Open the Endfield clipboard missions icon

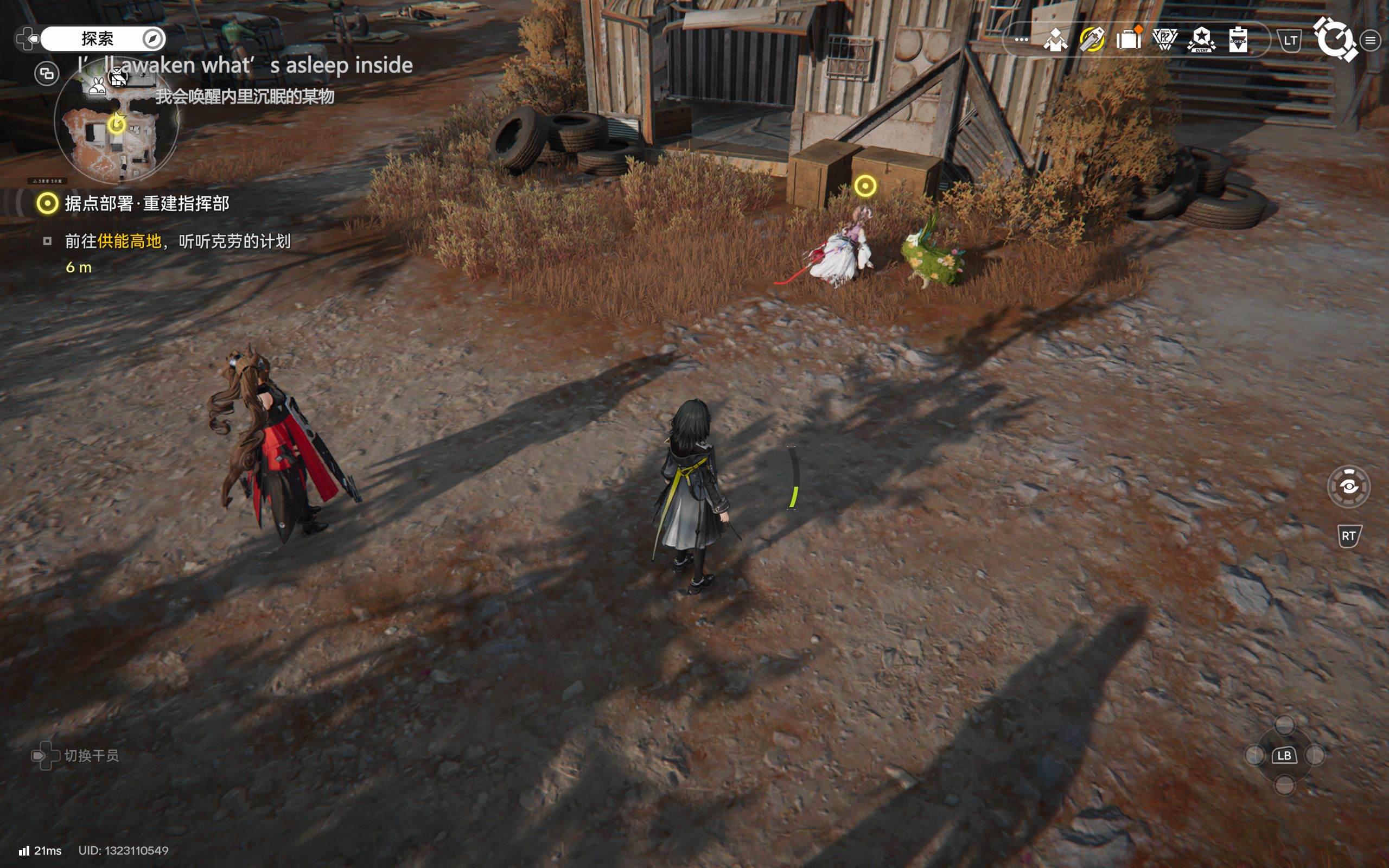(x=1238, y=40)
